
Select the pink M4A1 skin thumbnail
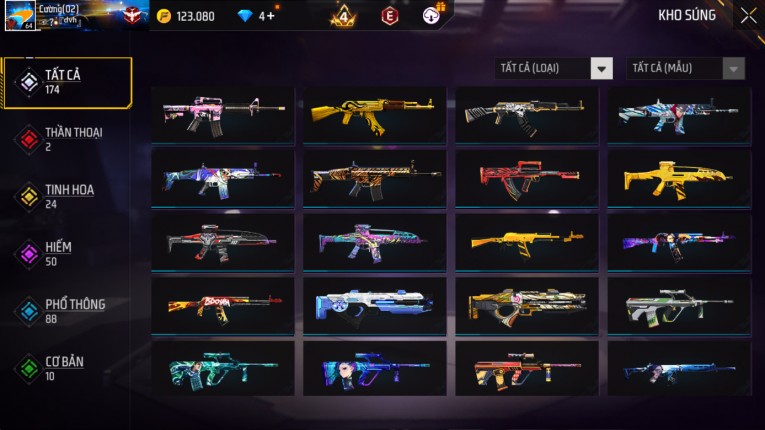223,114
